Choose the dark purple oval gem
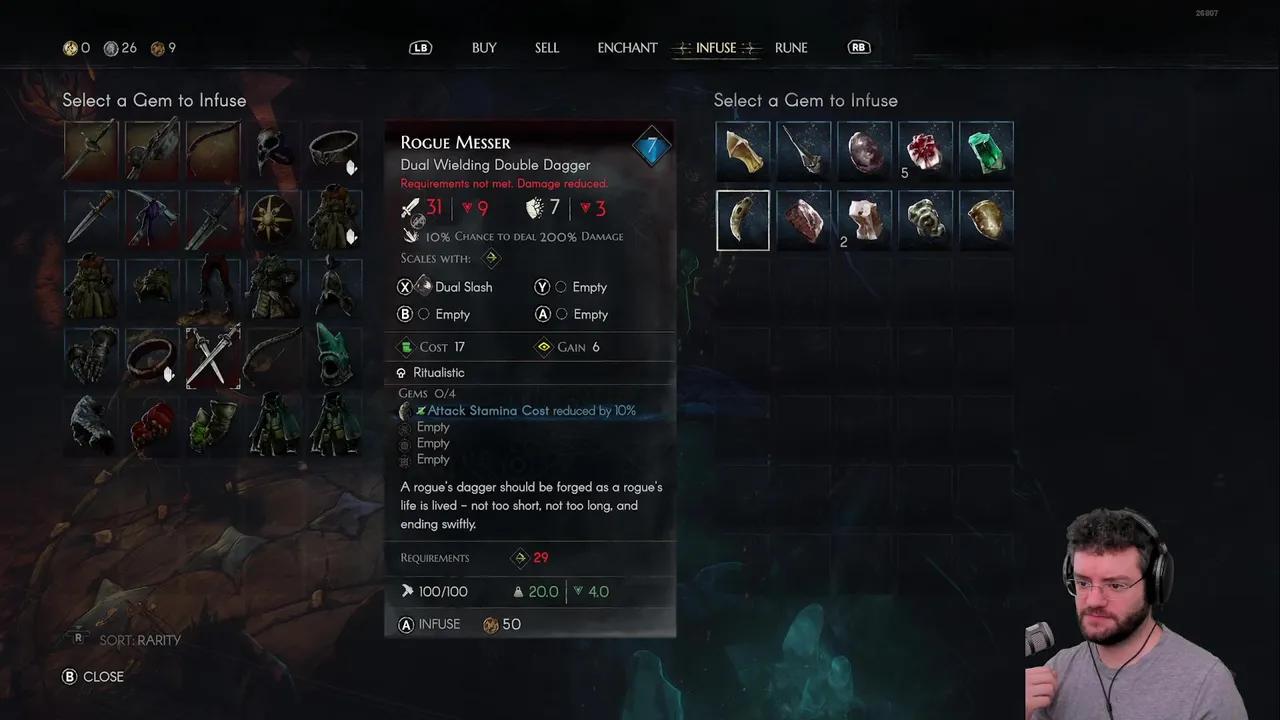The width and height of the screenshot is (1280, 720). tap(864, 149)
